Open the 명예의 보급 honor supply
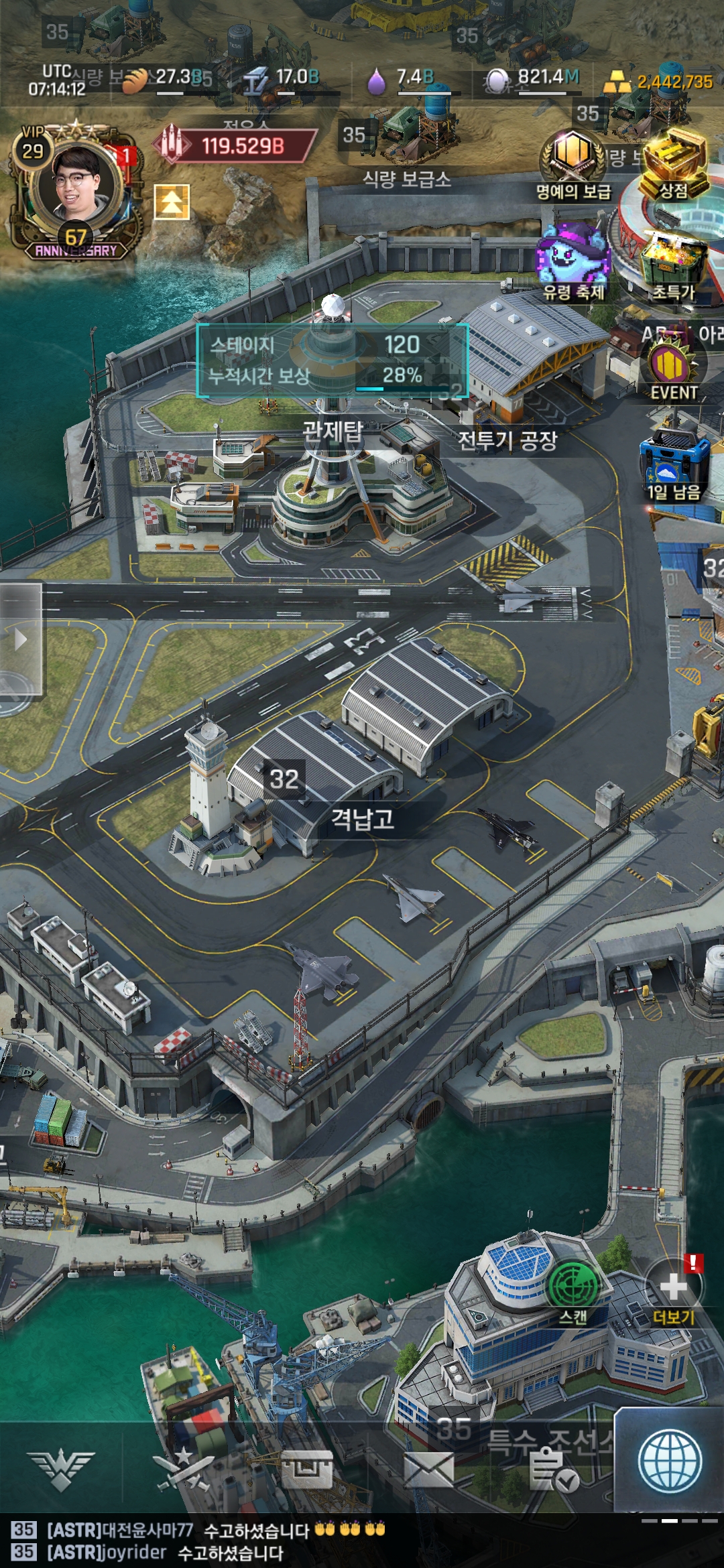 click(573, 161)
